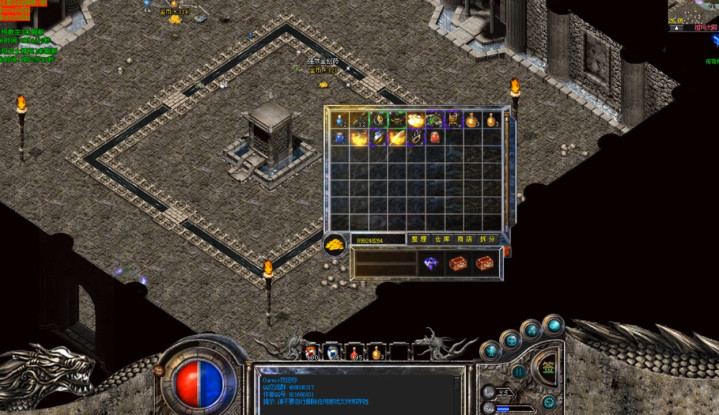Open the 仓库 warehouse from the bag
The height and width of the screenshot is (415, 719).
(x=443, y=240)
